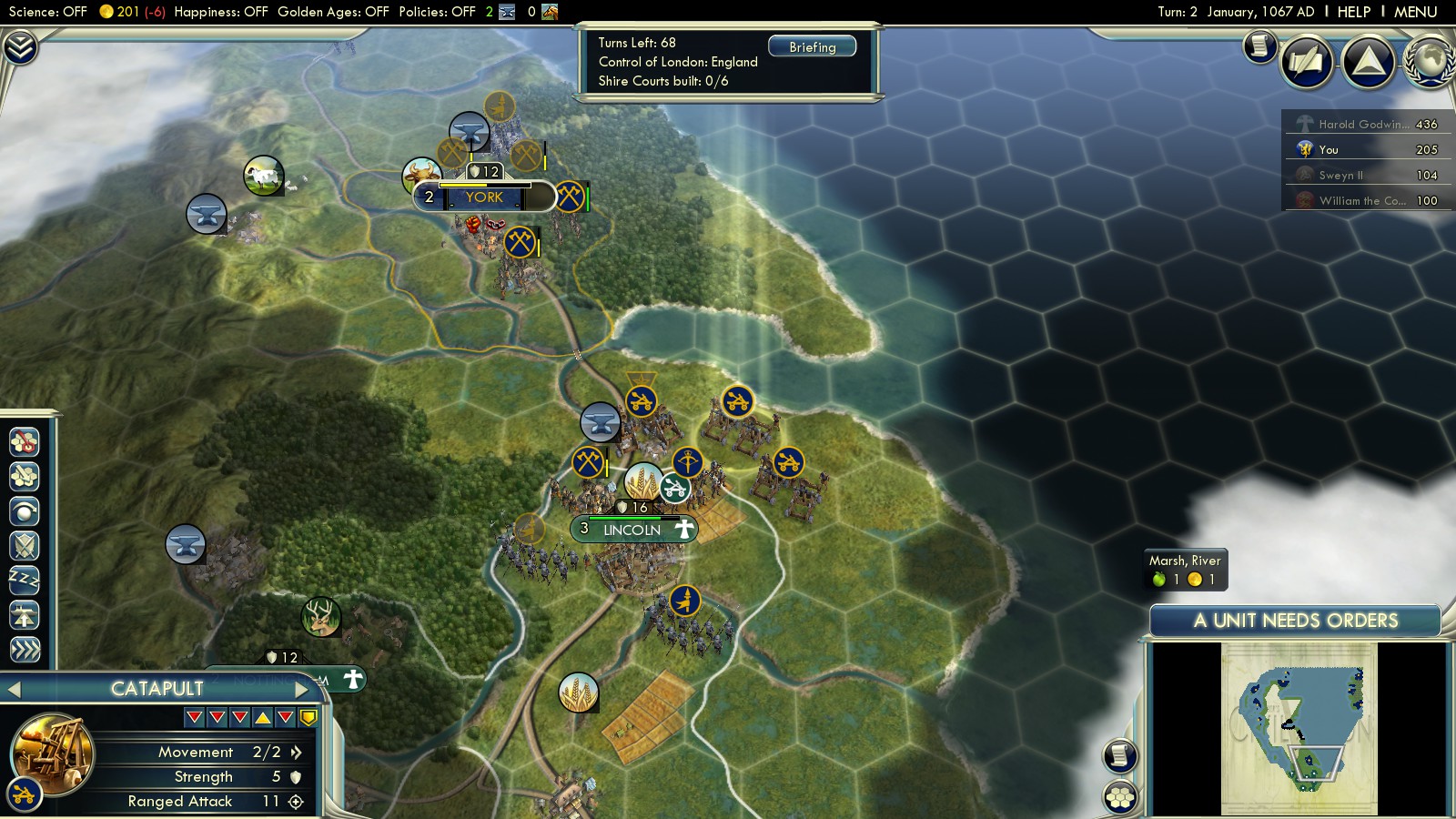Open the scenario Briefing

tap(812, 46)
